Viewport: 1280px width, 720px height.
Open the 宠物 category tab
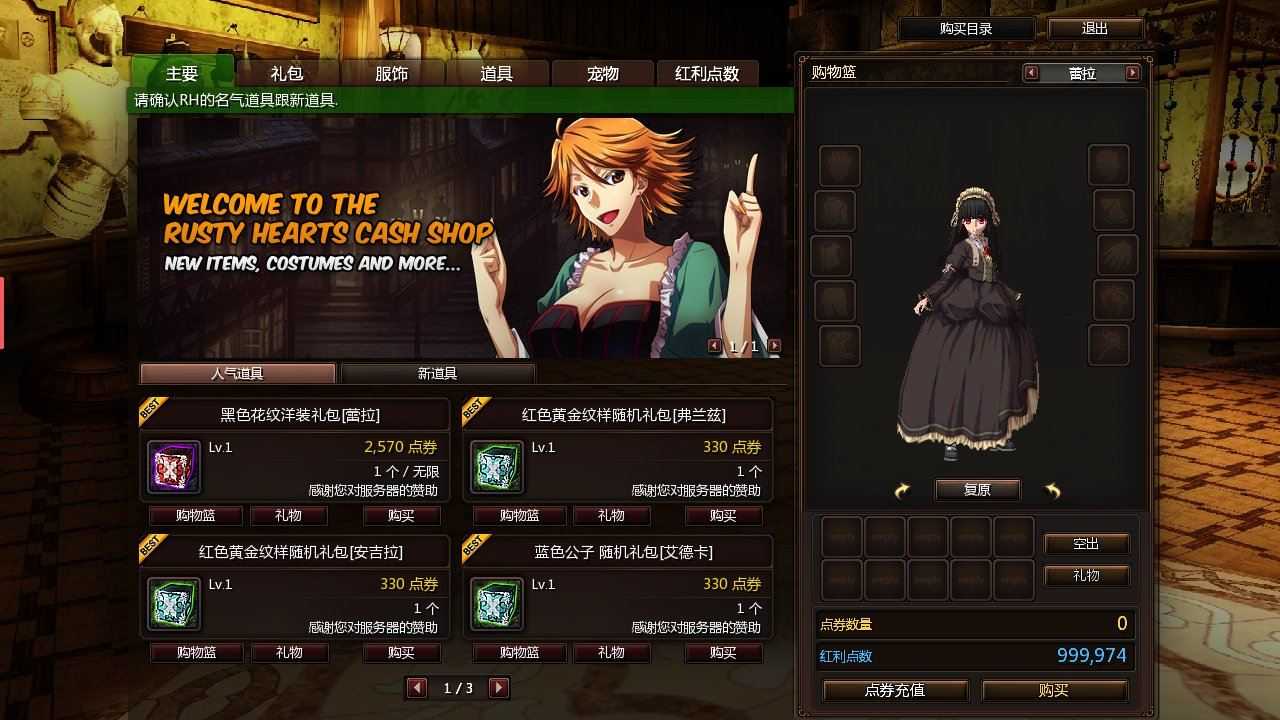(x=601, y=72)
